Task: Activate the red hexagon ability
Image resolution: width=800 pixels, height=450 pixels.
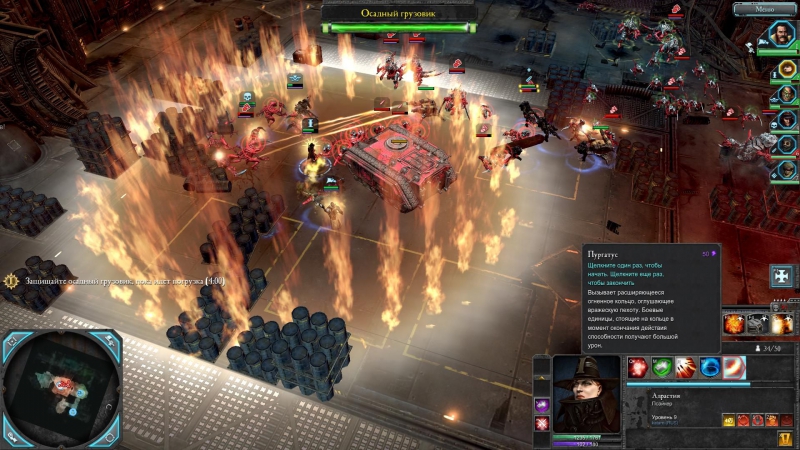Action: click(x=637, y=367)
